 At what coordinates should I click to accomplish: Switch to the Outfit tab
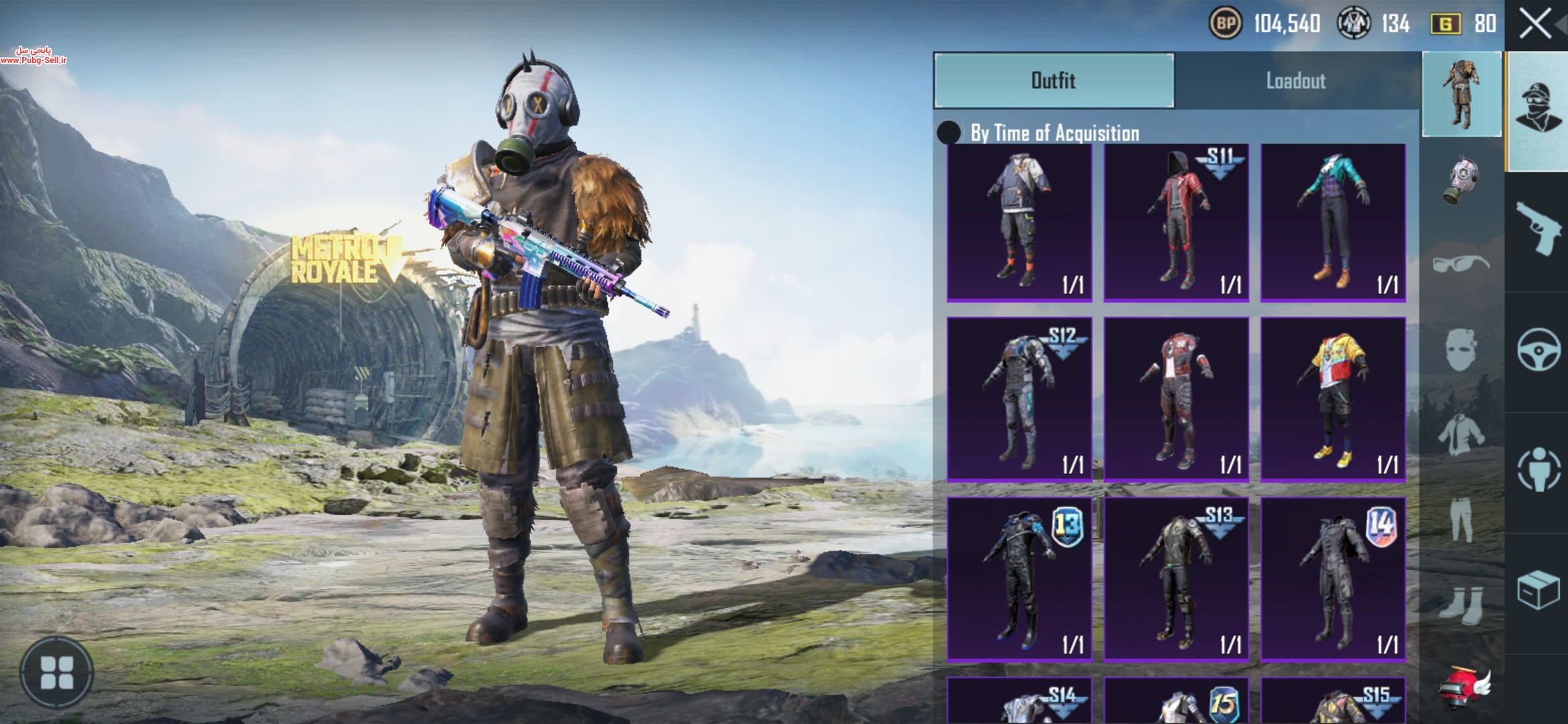(1053, 80)
